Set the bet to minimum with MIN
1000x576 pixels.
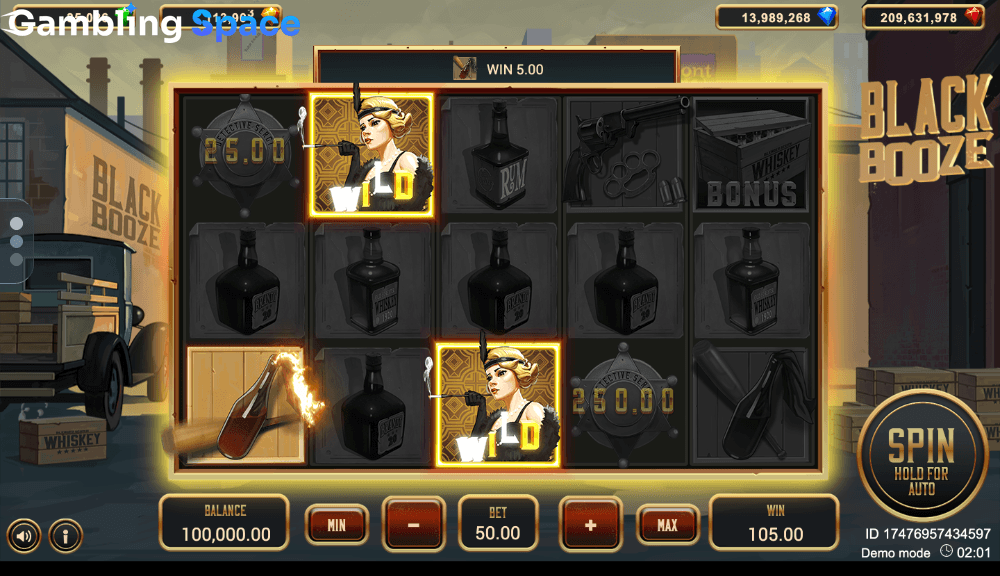[x=337, y=524]
